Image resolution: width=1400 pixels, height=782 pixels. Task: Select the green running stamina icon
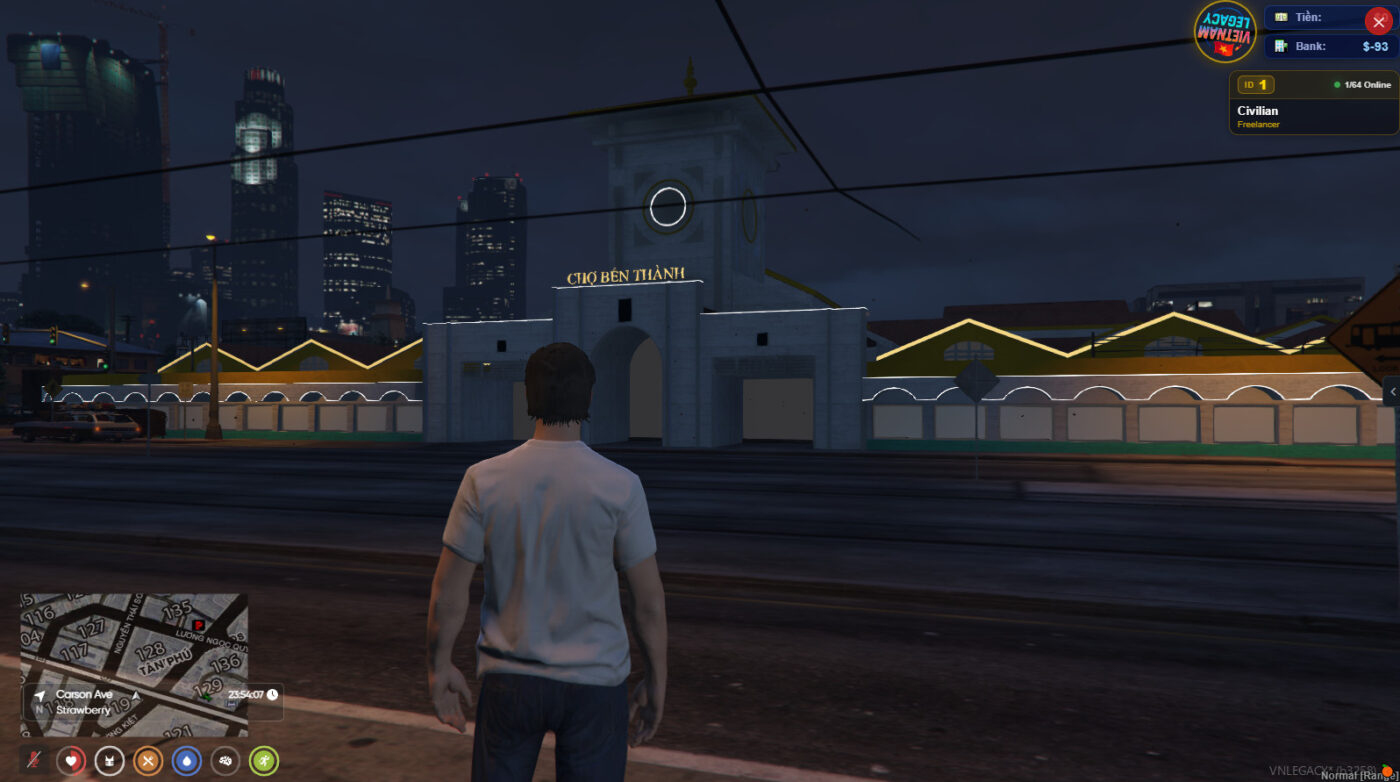tap(264, 761)
